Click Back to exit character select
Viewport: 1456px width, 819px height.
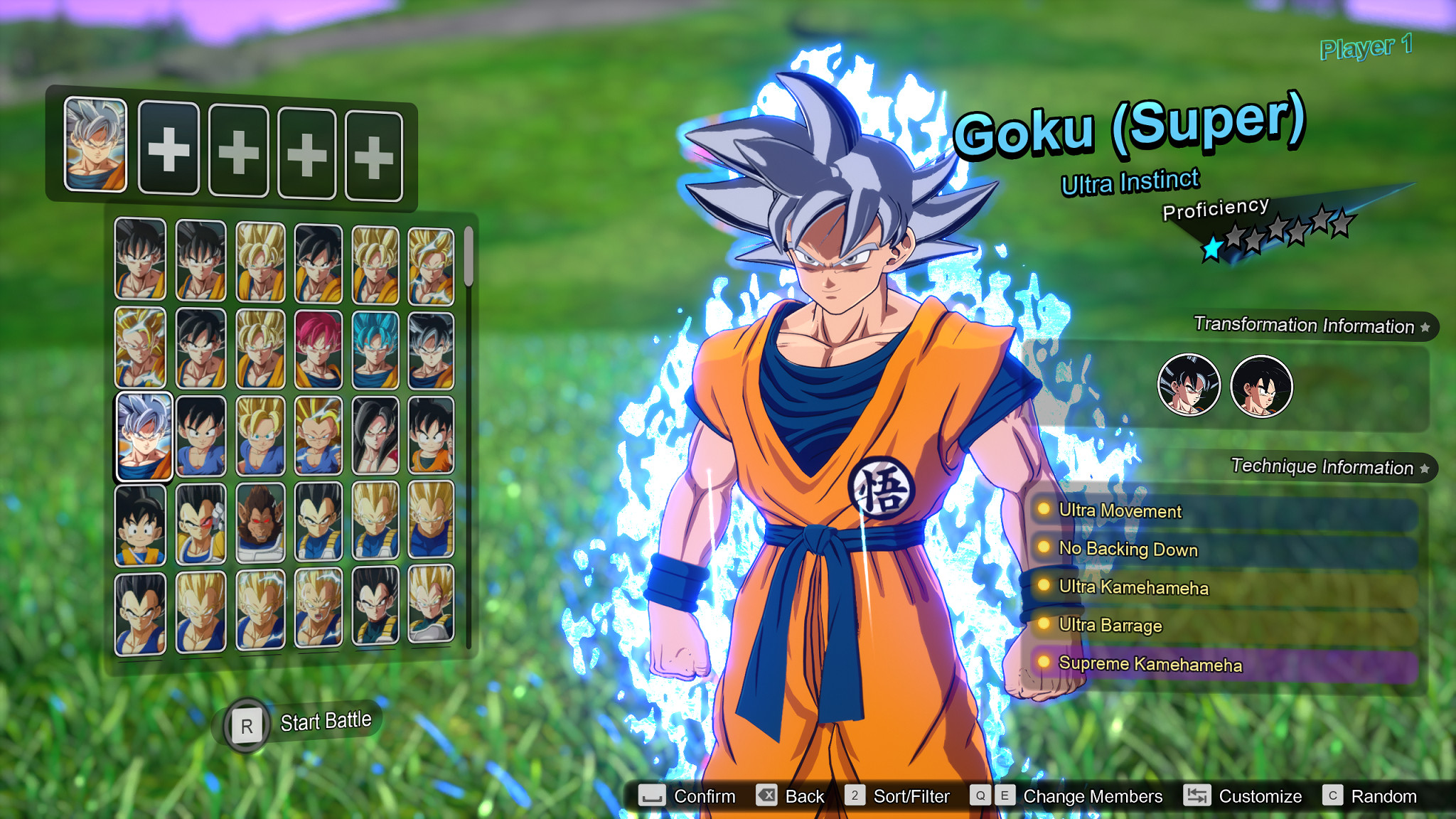[x=804, y=796]
